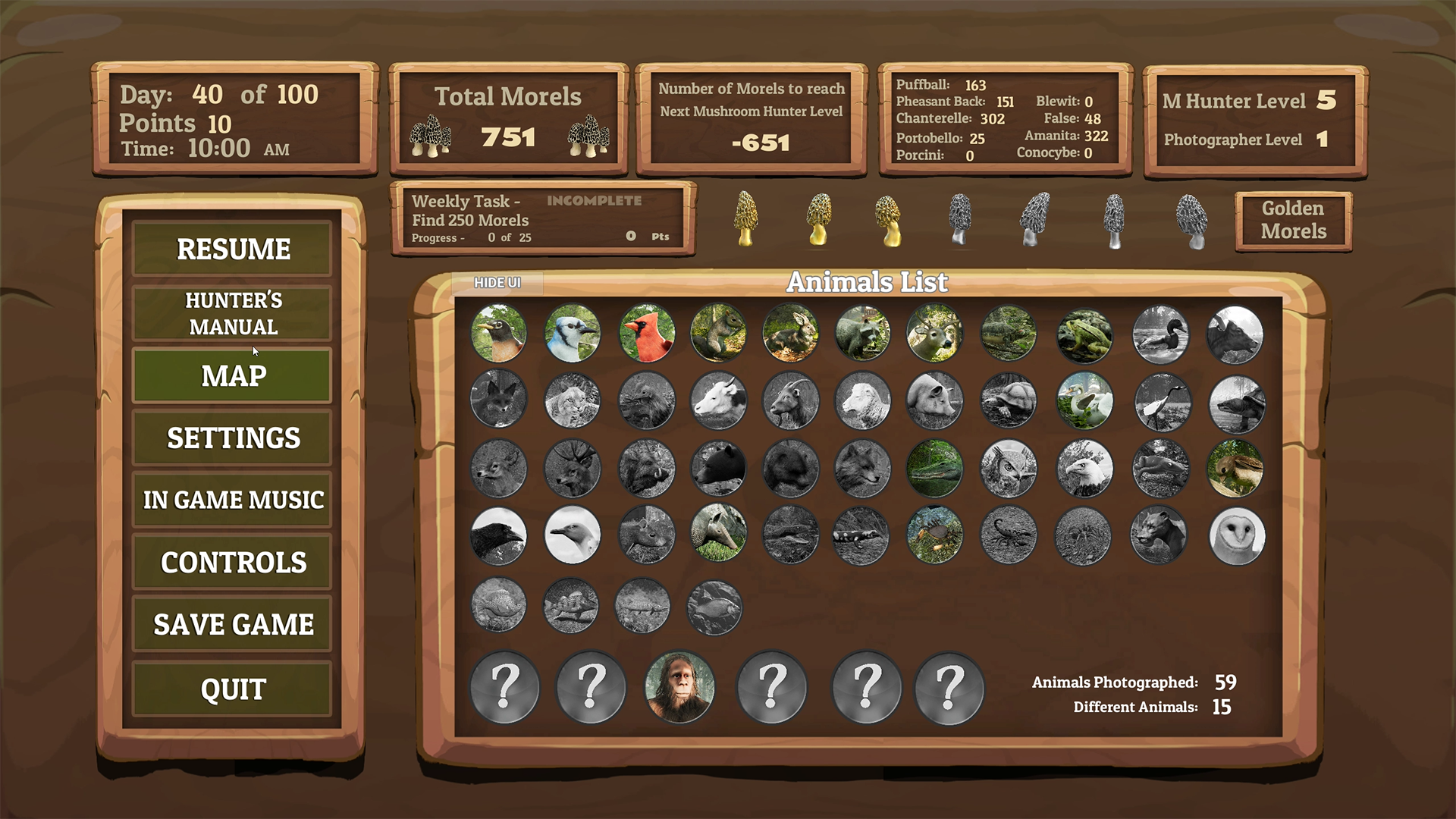Open the MAP screen
Screen dimensions: 1456x819
coord(231,375)
